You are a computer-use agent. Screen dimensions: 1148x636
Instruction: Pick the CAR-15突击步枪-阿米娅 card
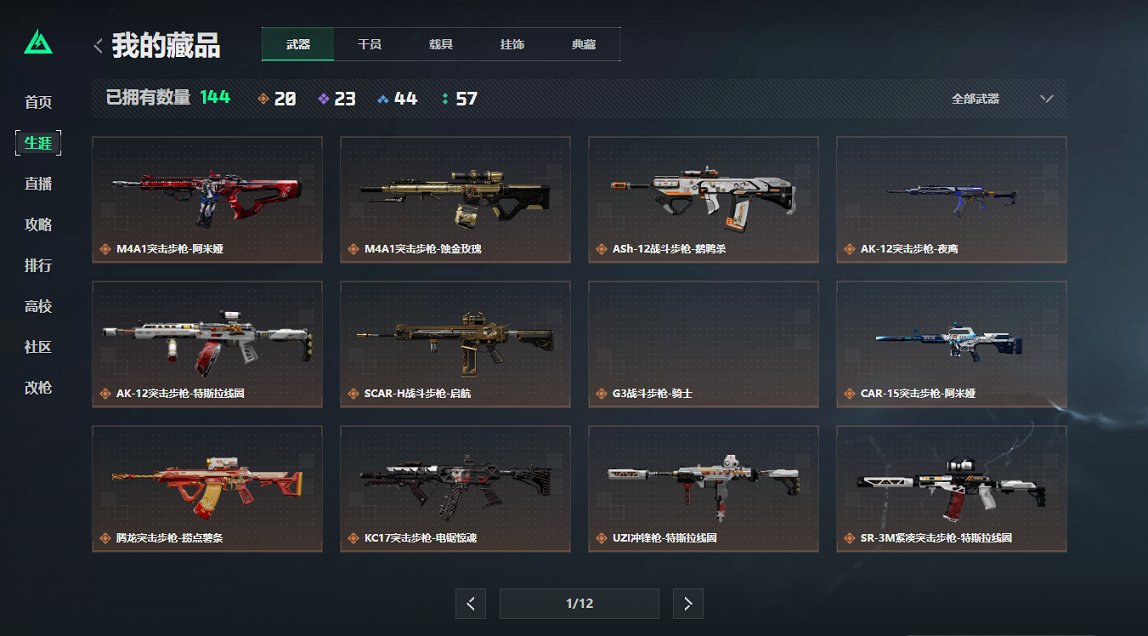(x=951, y=344)
